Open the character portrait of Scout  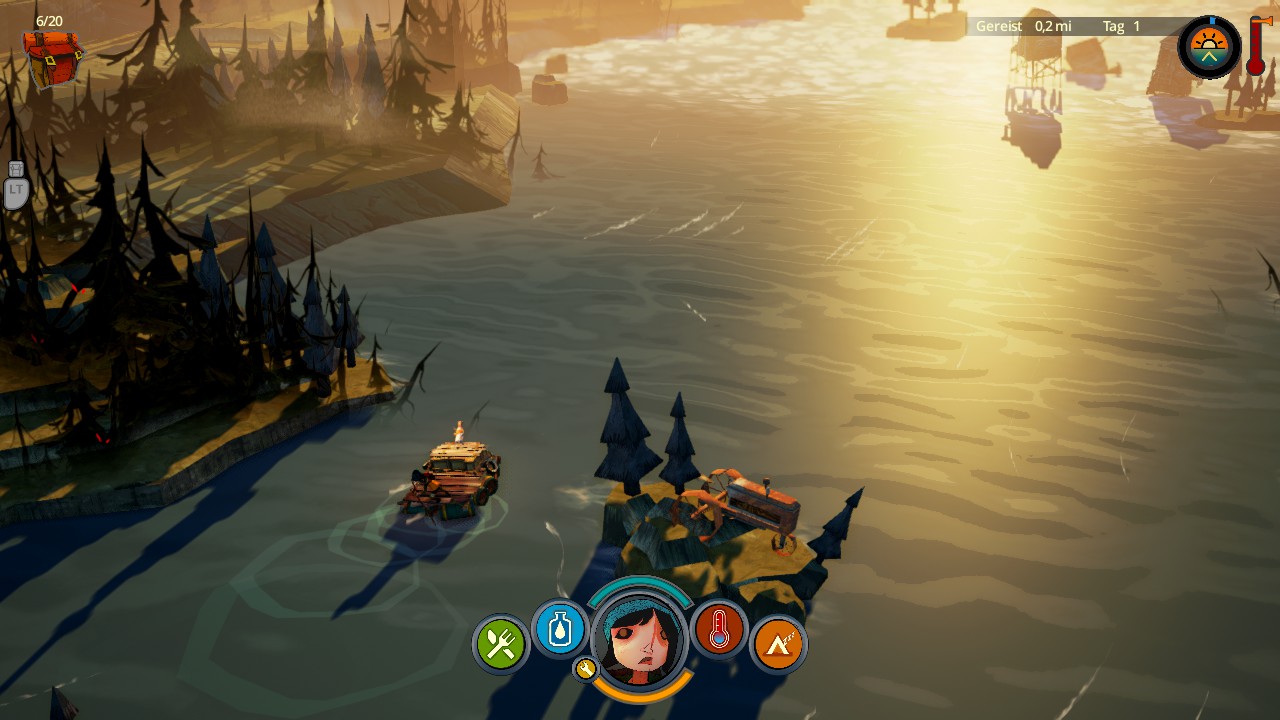click(640, 640)
